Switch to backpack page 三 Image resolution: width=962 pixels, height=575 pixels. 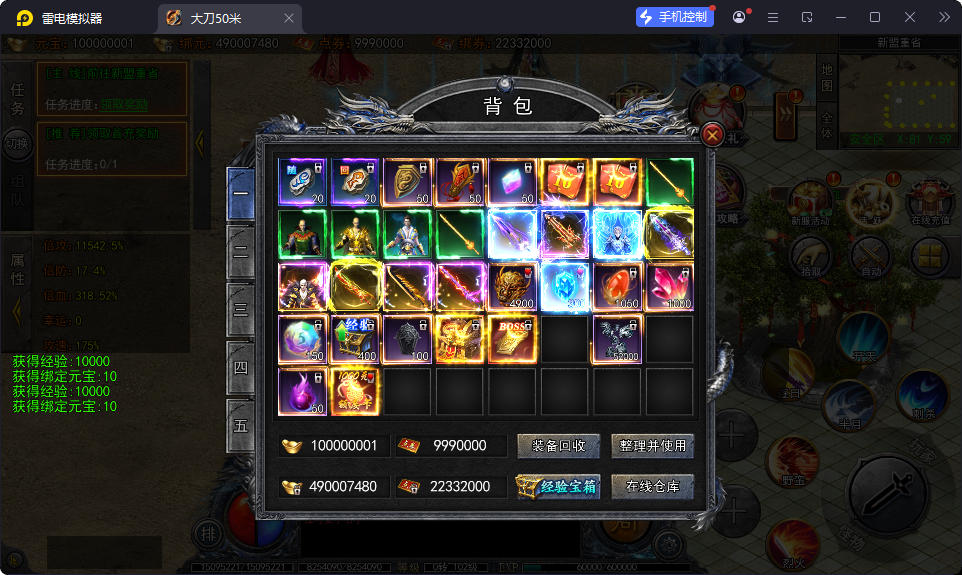click(x=241, y=309)
